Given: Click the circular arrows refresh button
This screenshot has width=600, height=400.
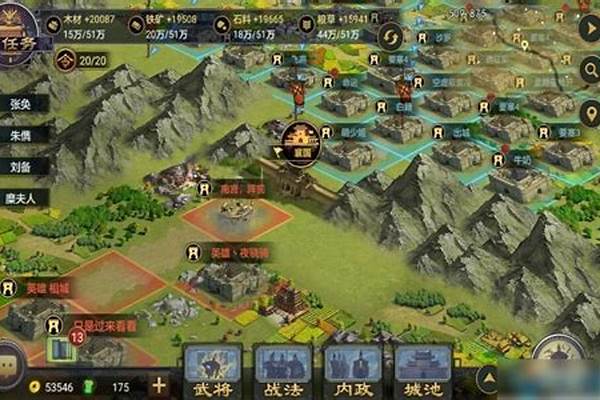Looking at the screenshot, I should (388, 37).
